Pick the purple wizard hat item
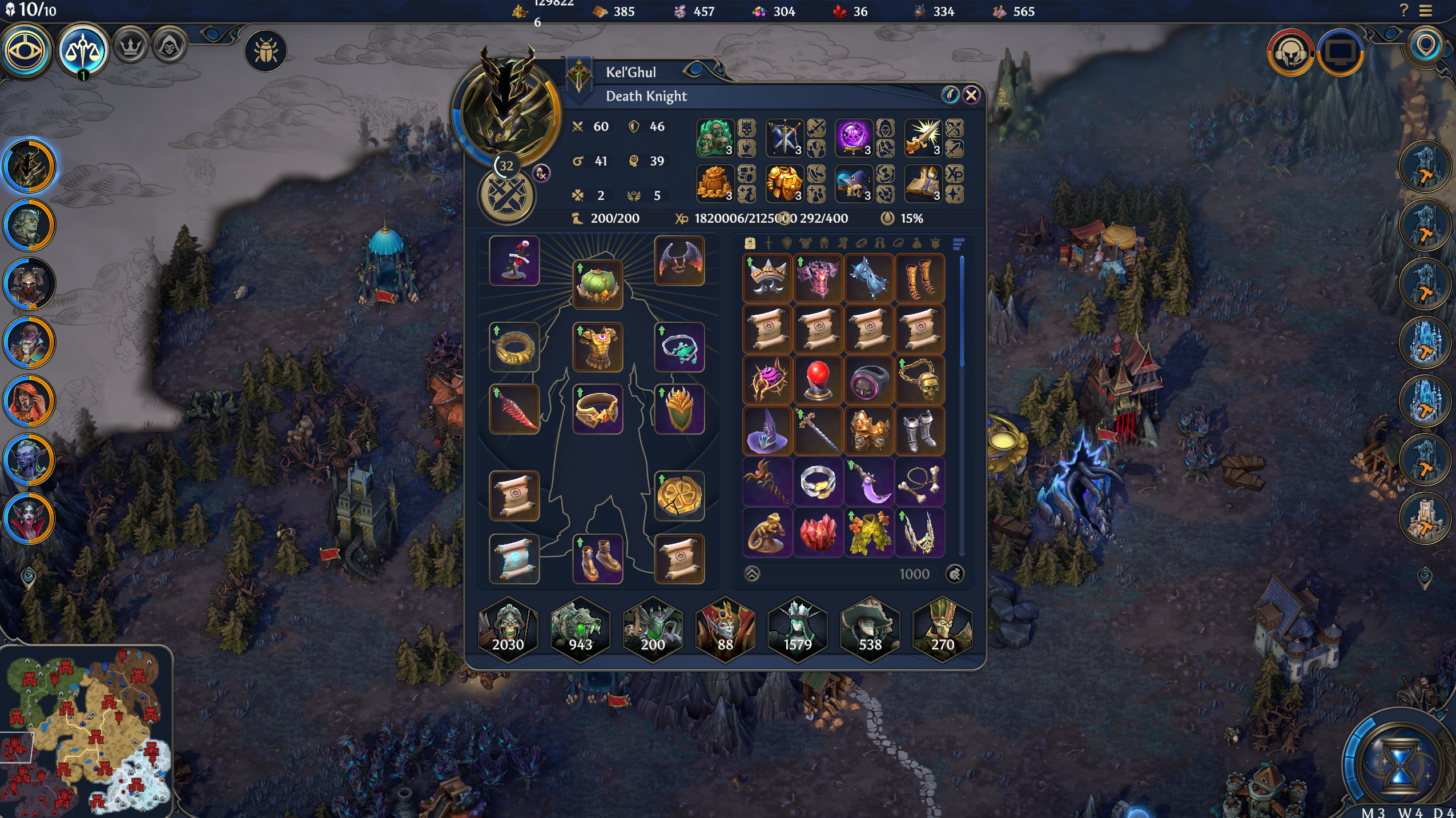This screenshot has height=818, width=1456. tap(767, 431)
